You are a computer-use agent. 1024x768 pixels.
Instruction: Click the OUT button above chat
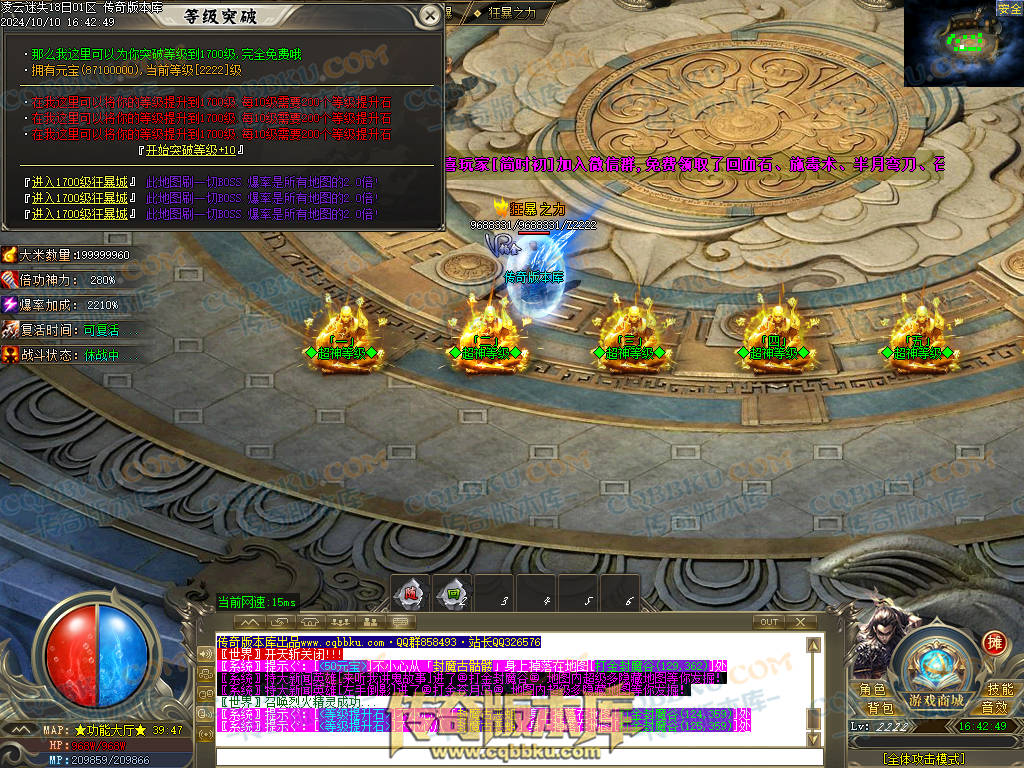tap(769, 622)
